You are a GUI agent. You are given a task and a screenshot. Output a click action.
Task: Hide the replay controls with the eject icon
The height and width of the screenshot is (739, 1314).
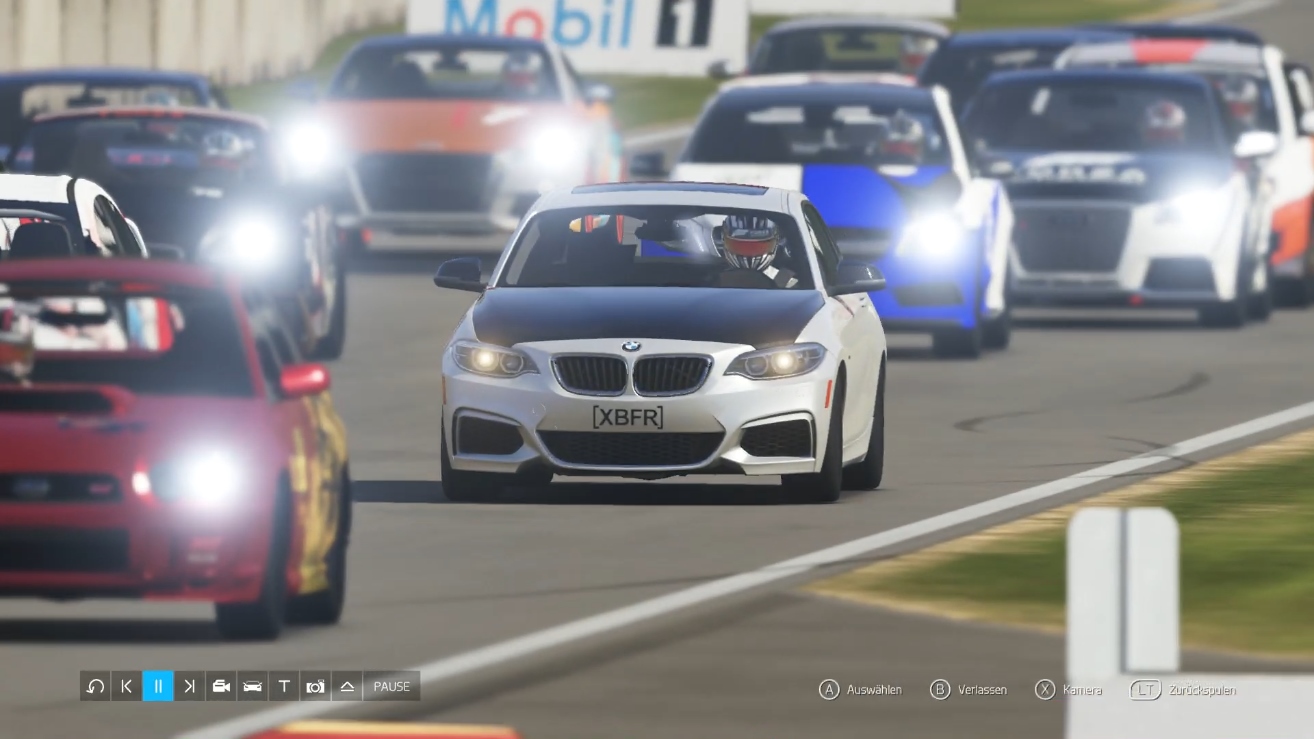pyautogui.click(x=347, y=686)
